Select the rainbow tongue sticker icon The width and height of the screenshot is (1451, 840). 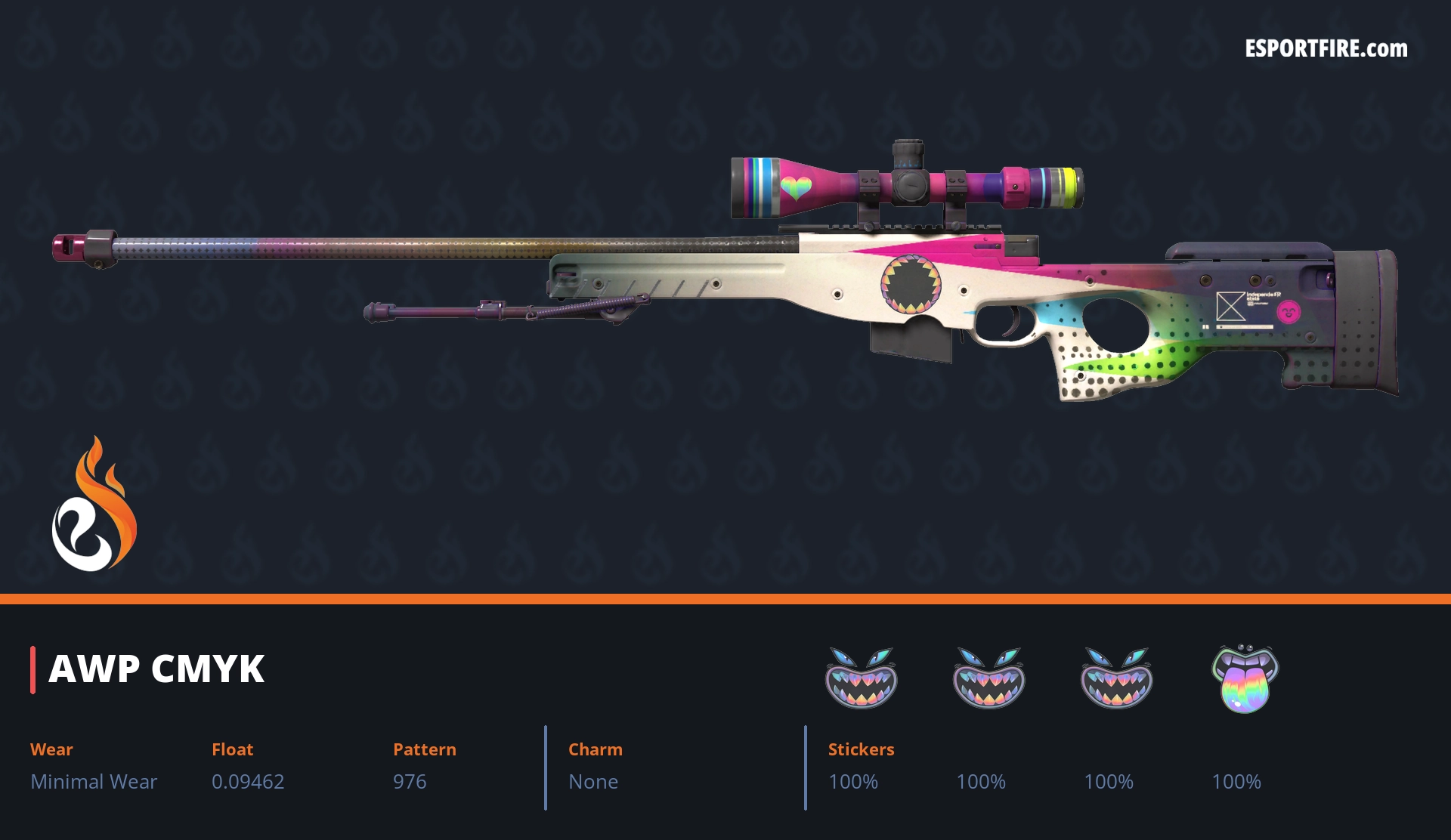(x=1245, y=678)
